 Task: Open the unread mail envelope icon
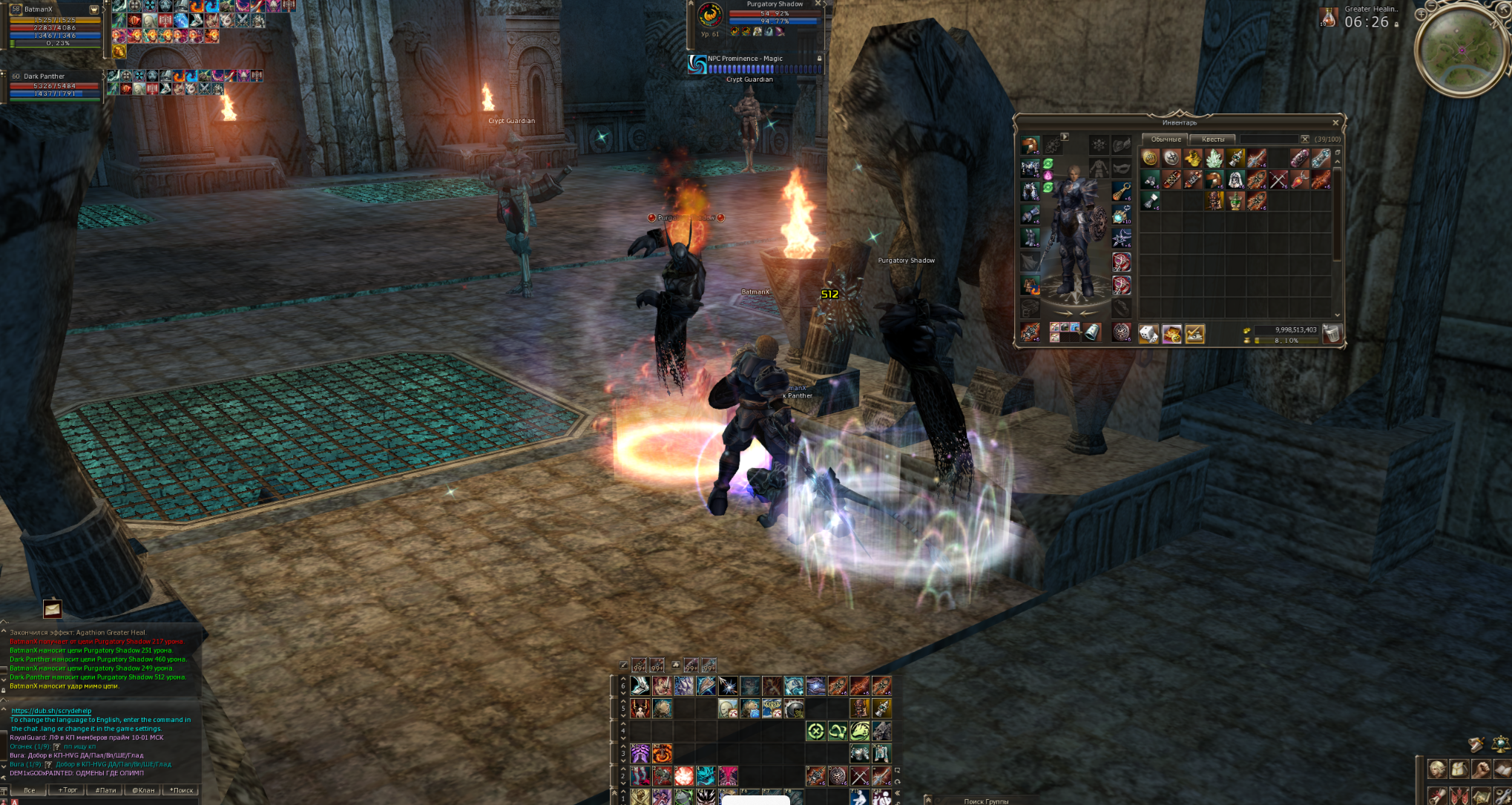52,609
